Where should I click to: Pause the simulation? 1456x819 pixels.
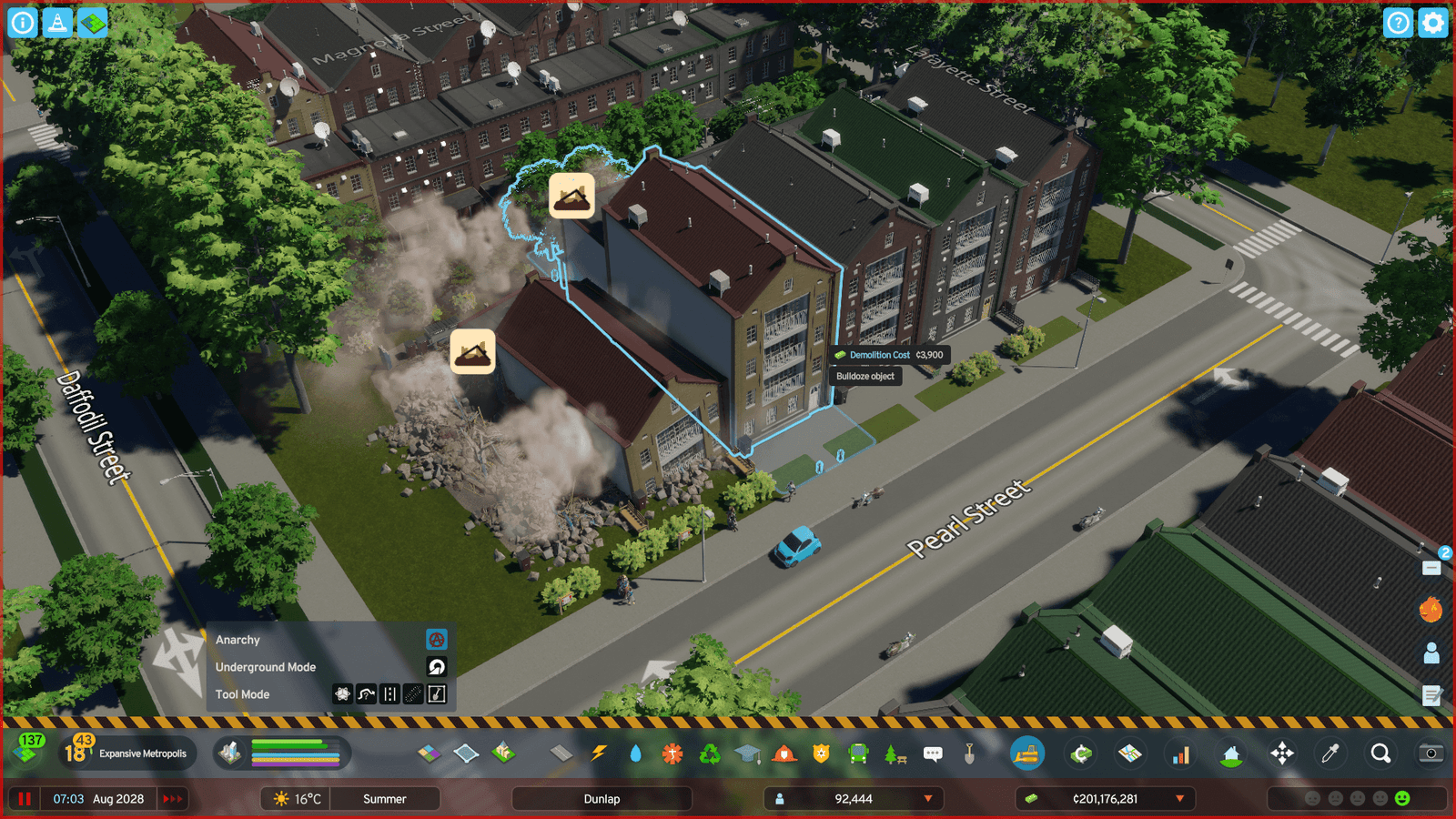[x=25, y=799]
